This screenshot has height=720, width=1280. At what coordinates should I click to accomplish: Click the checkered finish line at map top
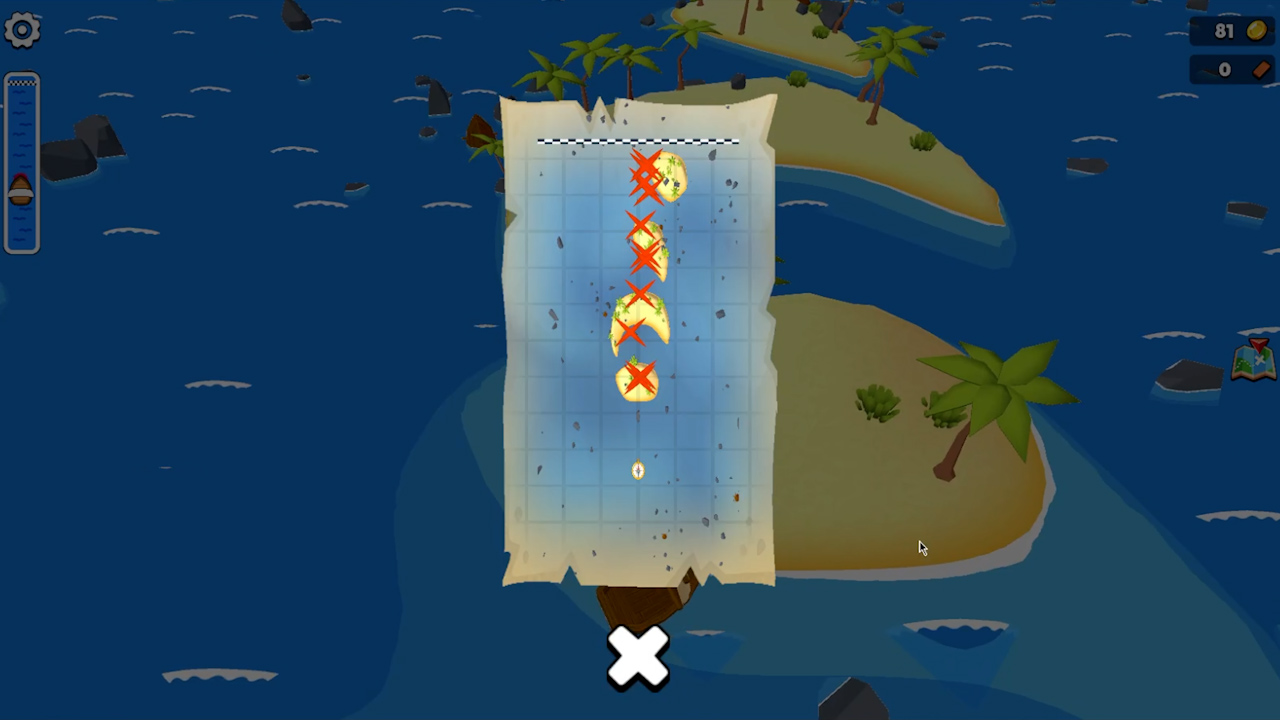[637, 141]
